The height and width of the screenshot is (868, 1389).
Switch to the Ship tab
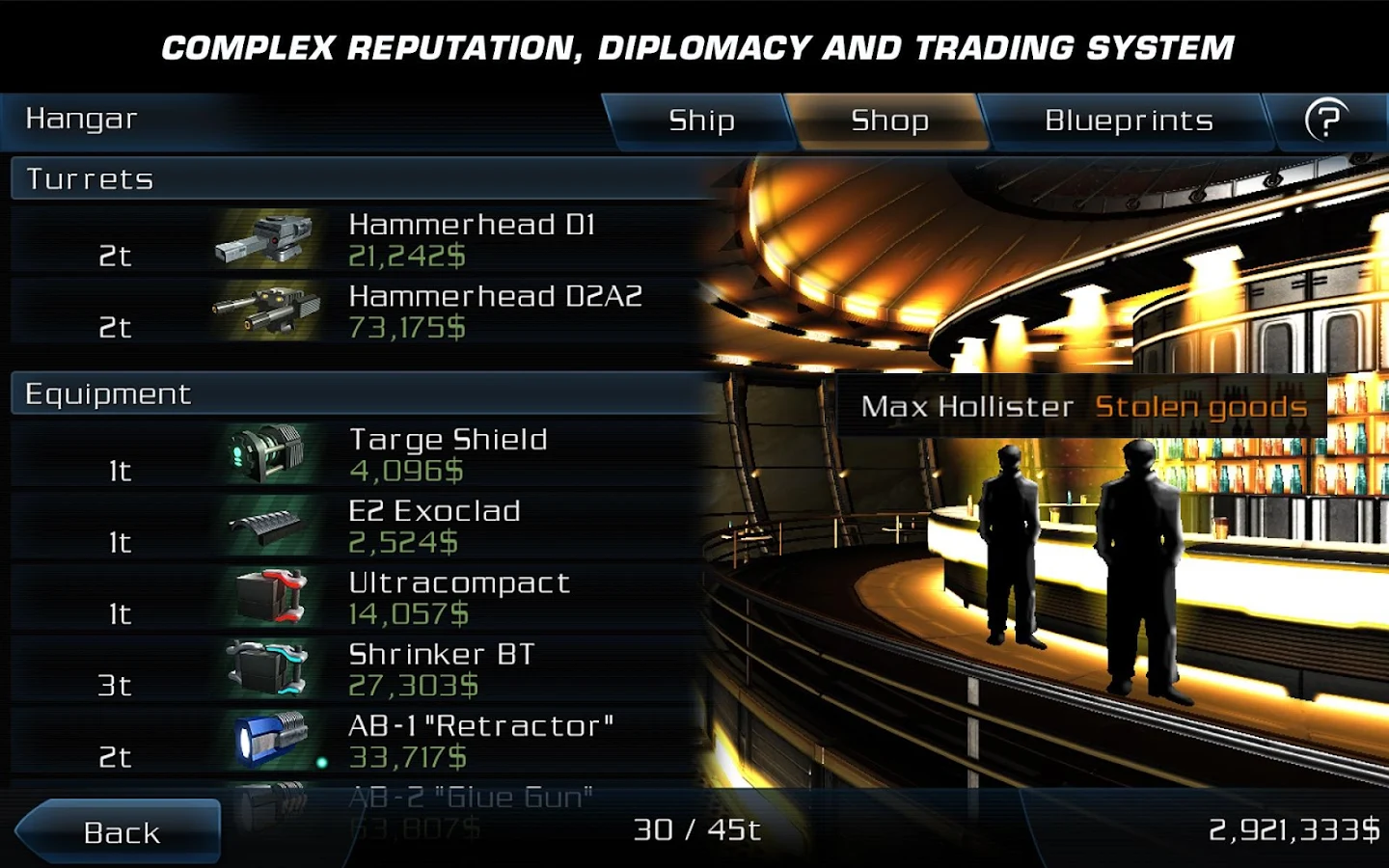point(701,120)
